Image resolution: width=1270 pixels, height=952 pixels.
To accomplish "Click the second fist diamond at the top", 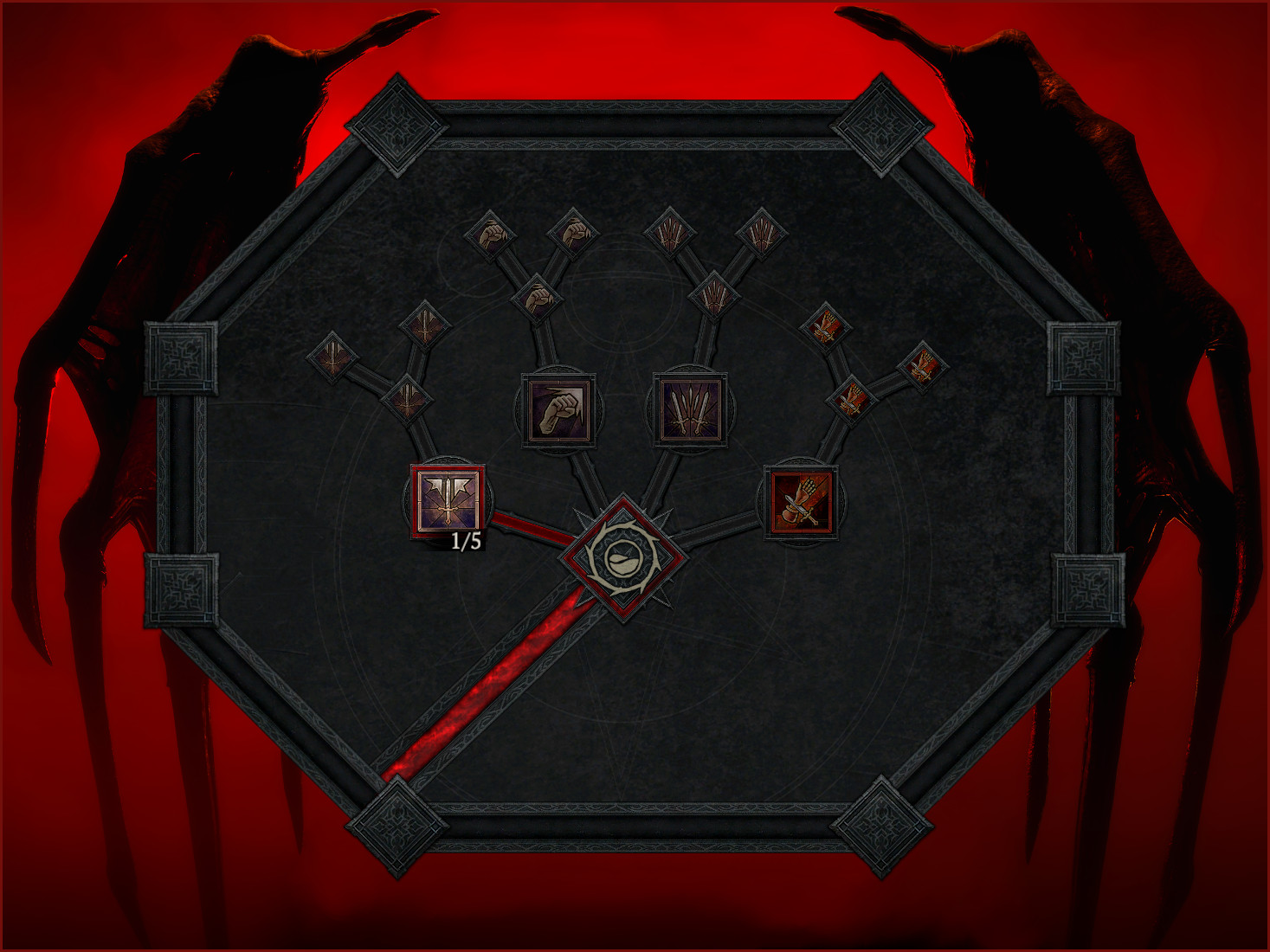I will click(571, 232).
